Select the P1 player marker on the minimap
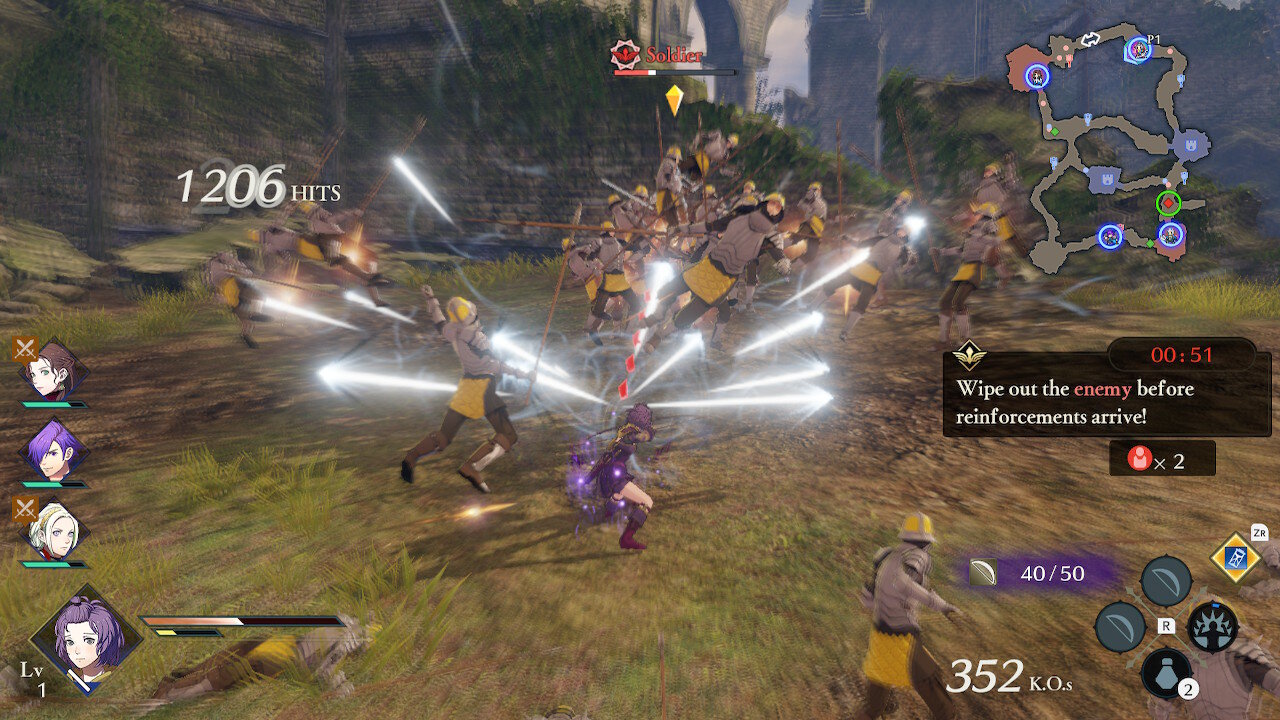Screen dimensions: 1280x720 (x=1139, y=51)
